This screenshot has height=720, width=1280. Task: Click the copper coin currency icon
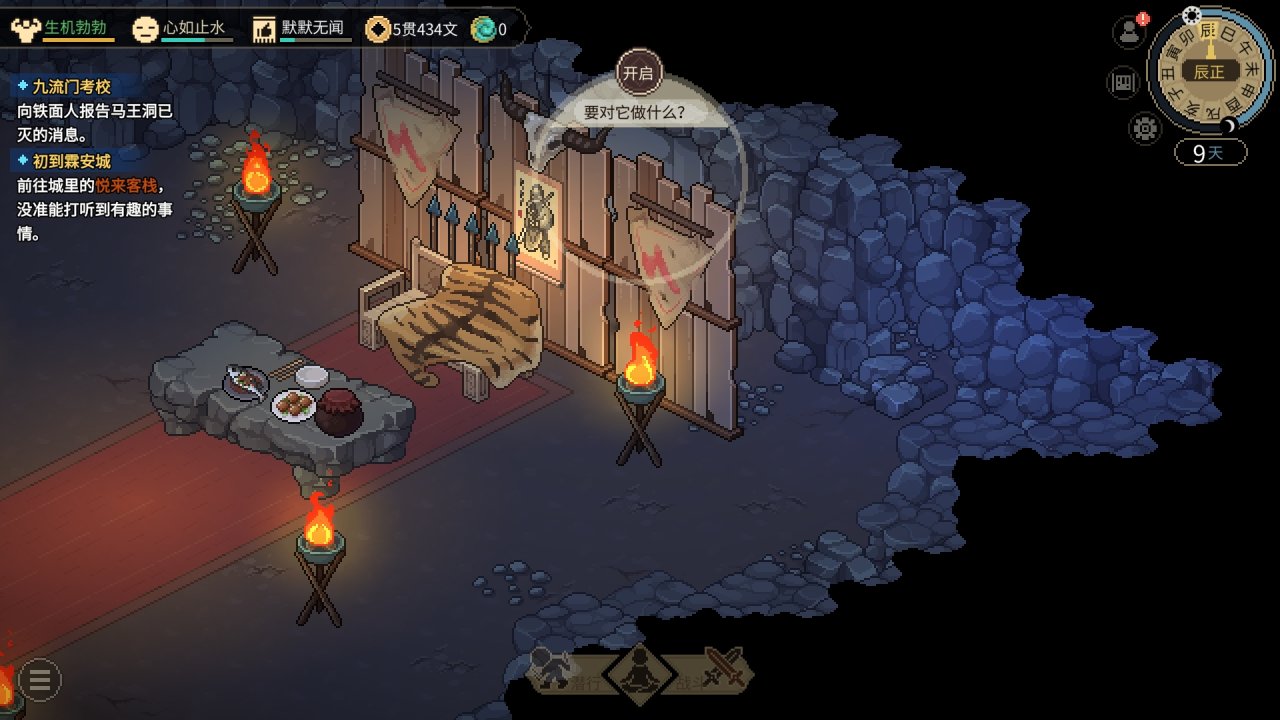[x=378, y=29]
